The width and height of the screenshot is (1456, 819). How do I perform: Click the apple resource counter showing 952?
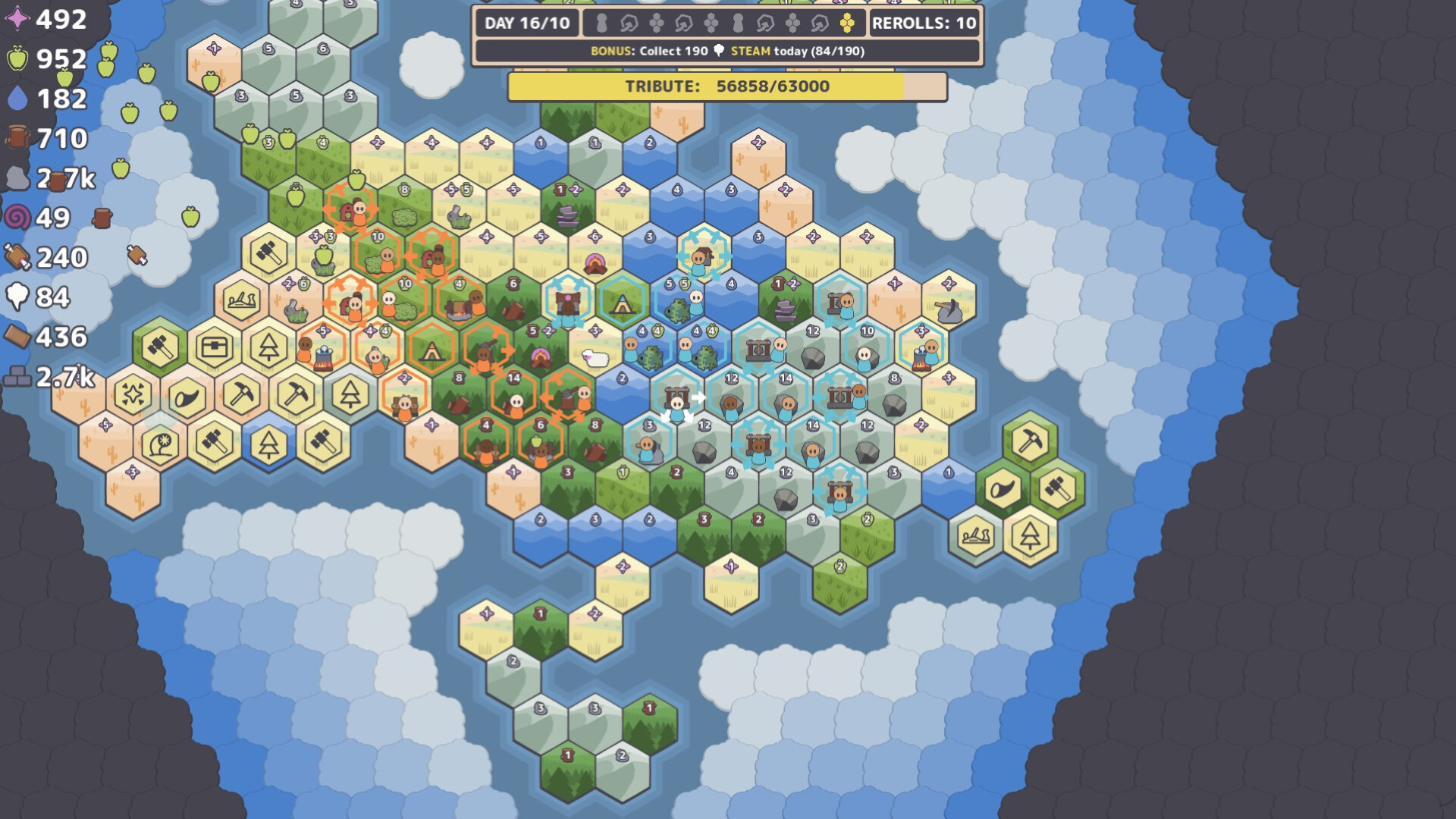pos(42,59)
